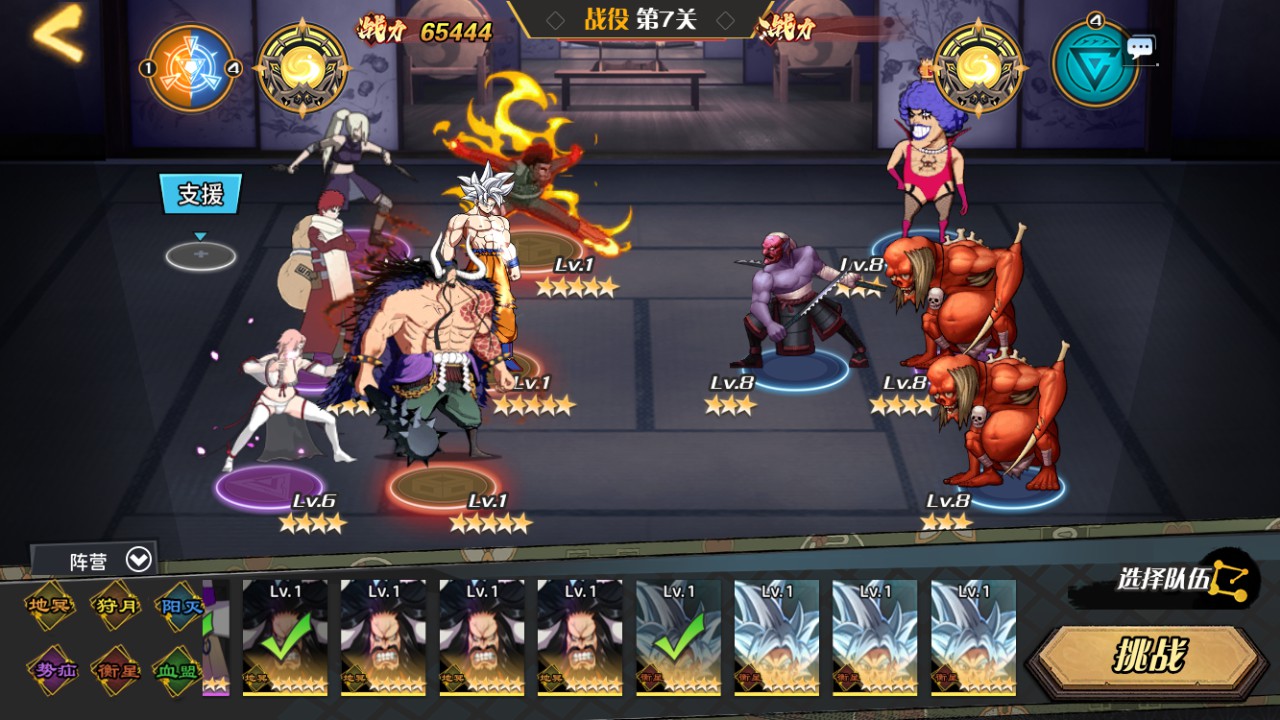Image resolution: width=1280 pixels, height=720 pixels.
Task: Filter heroes by 阳灭 faction
Action: tap(181, 607)
